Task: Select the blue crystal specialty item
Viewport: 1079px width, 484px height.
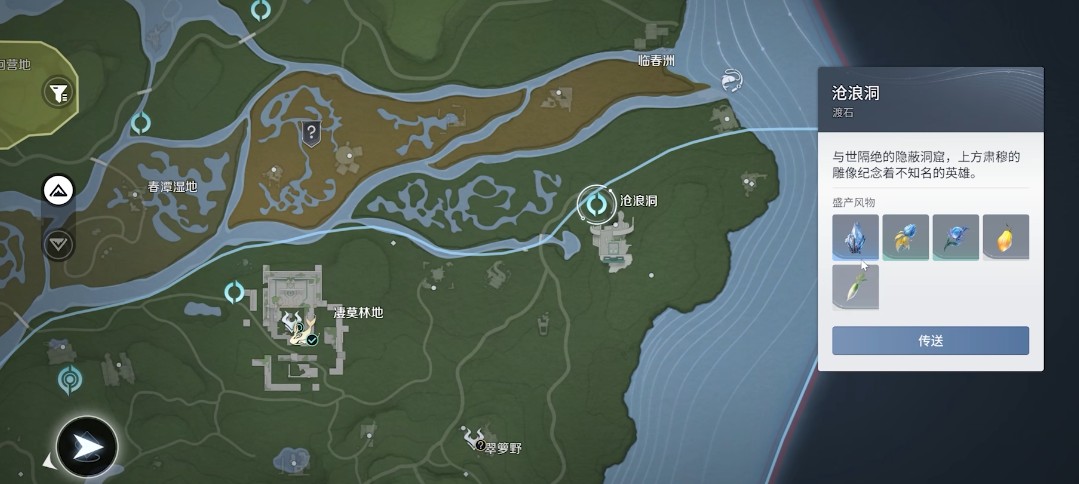Action: click(856, 237)
